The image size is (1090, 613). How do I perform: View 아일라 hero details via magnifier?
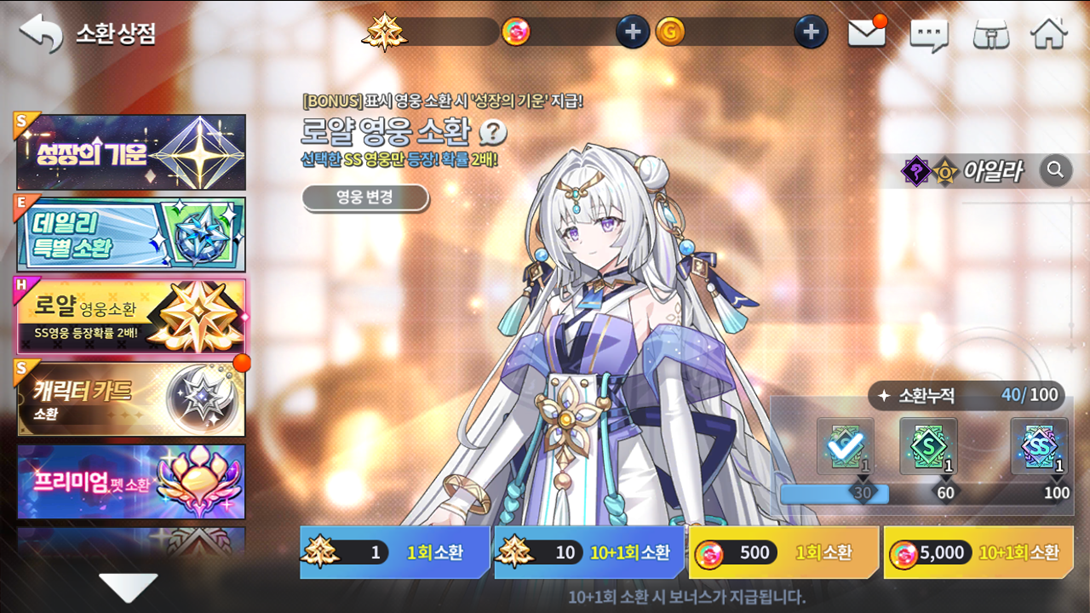pos(1055,171)
